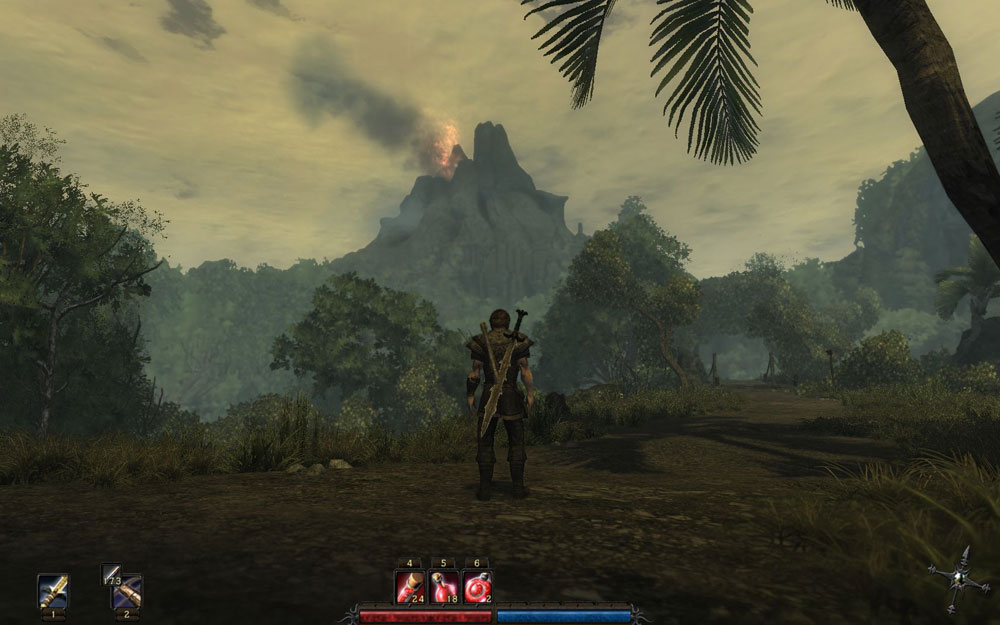The image size is (1000, 625).
Task: Drink the red flask potion in slot 5
Action: click(444, 587)
